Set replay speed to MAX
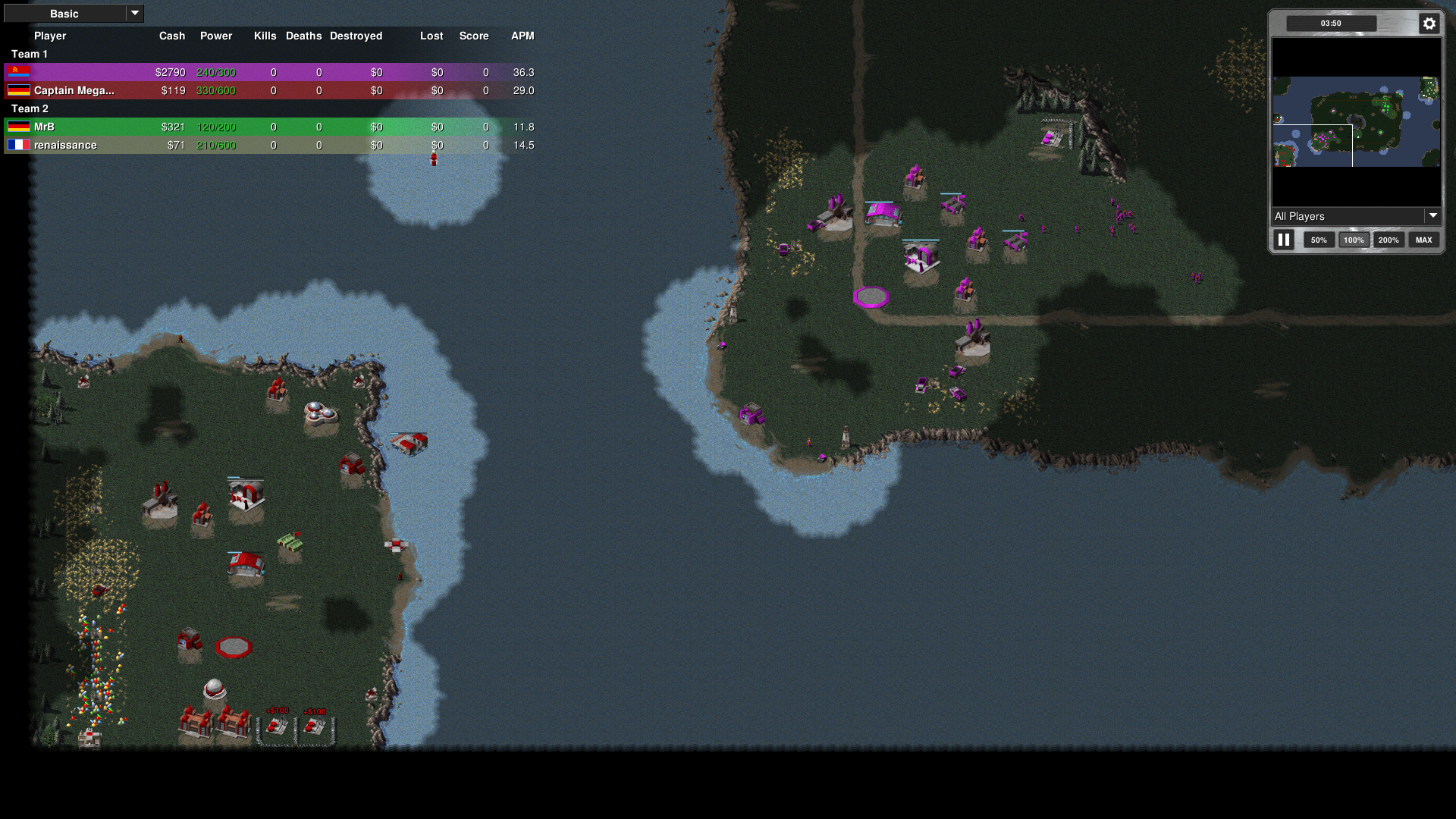The image size is (1456, 819). (x=1423, y=240)
